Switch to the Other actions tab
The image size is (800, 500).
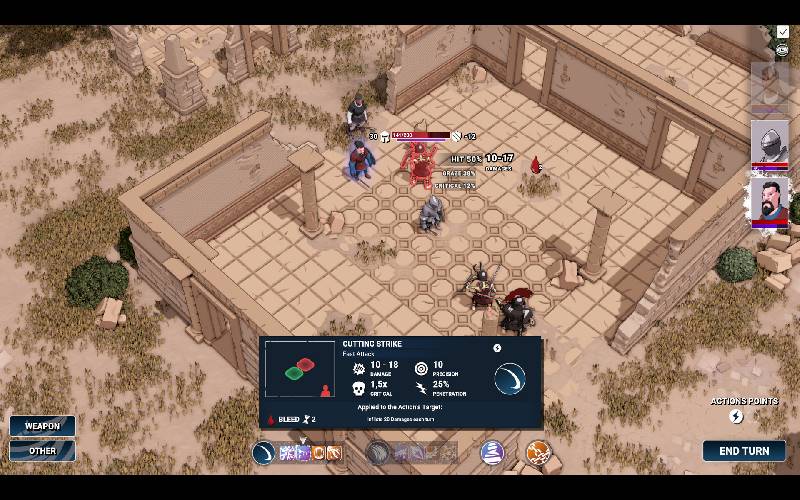(42, 451)
